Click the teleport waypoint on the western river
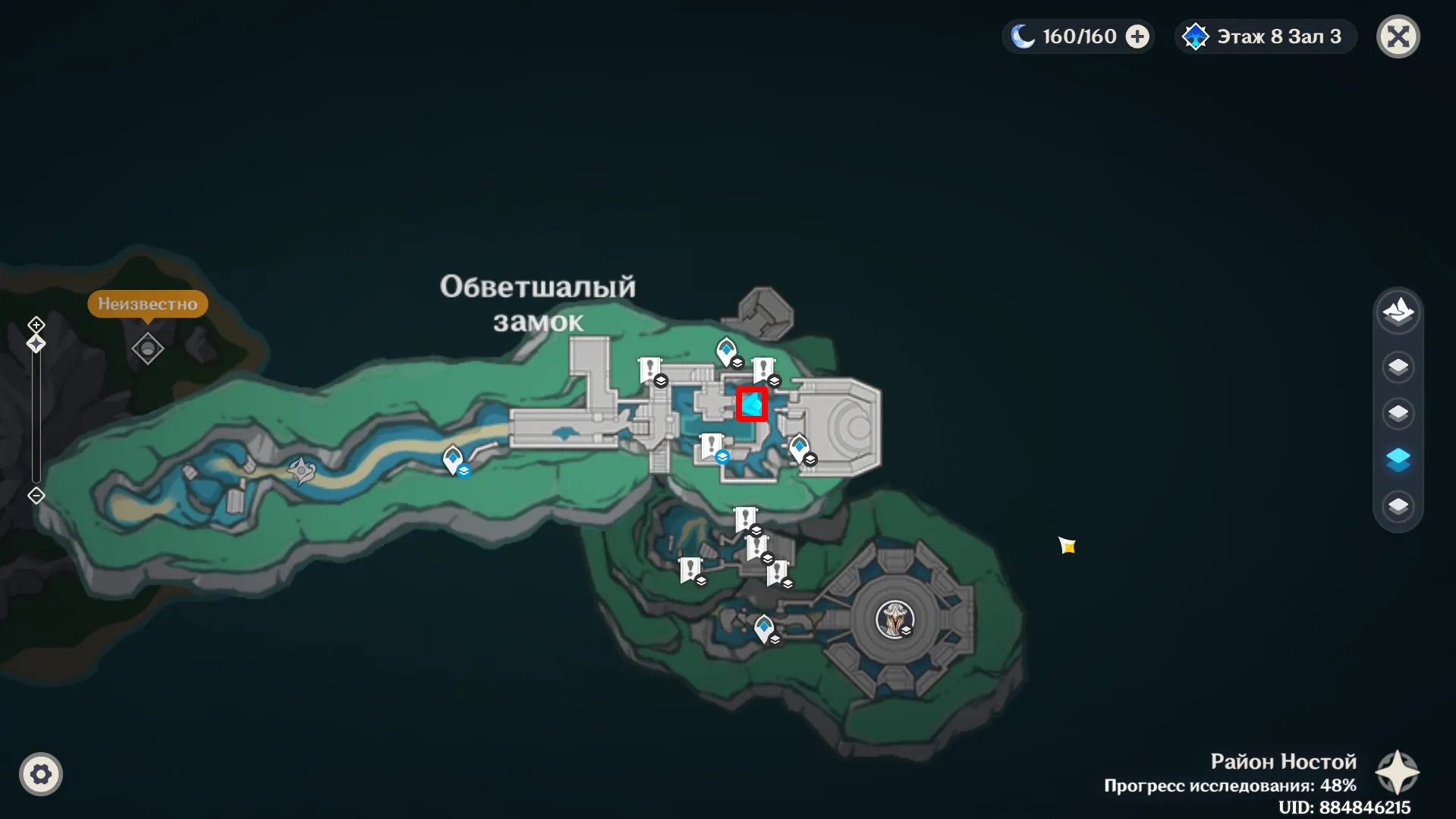The image size is (1456, 819). (453, 458)
